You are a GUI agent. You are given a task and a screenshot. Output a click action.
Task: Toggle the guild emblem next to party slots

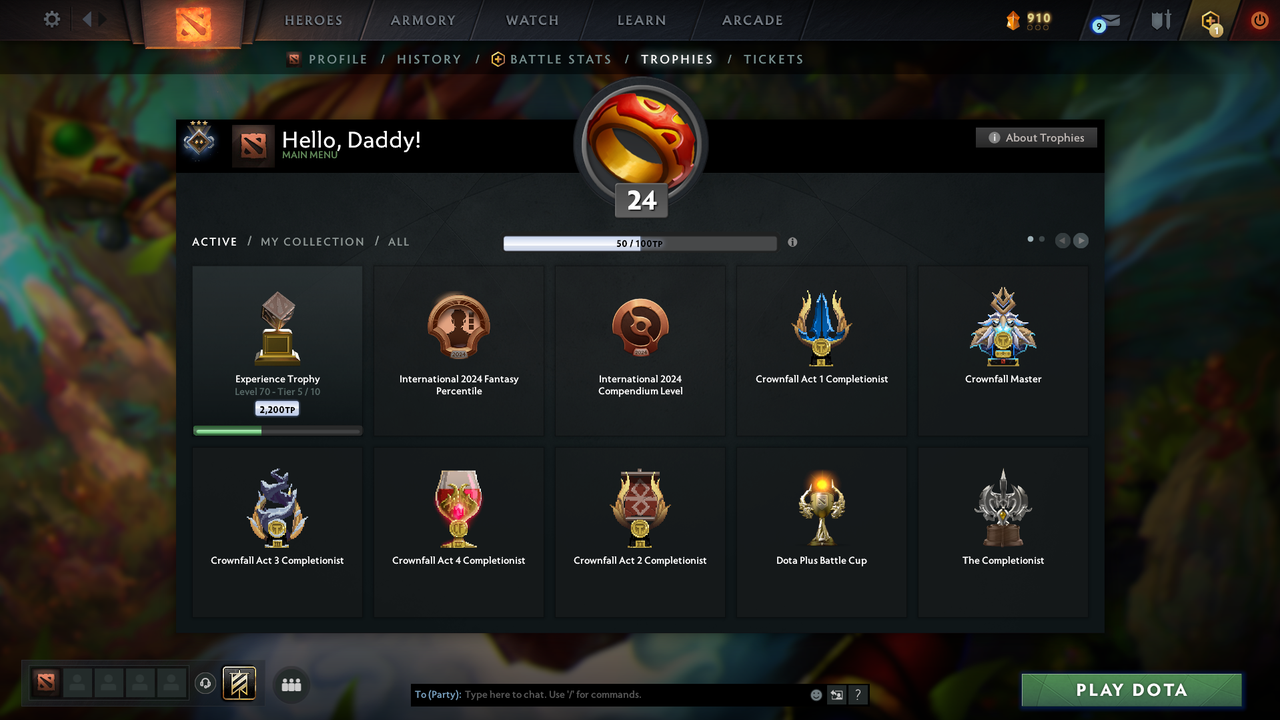[237, 683]
